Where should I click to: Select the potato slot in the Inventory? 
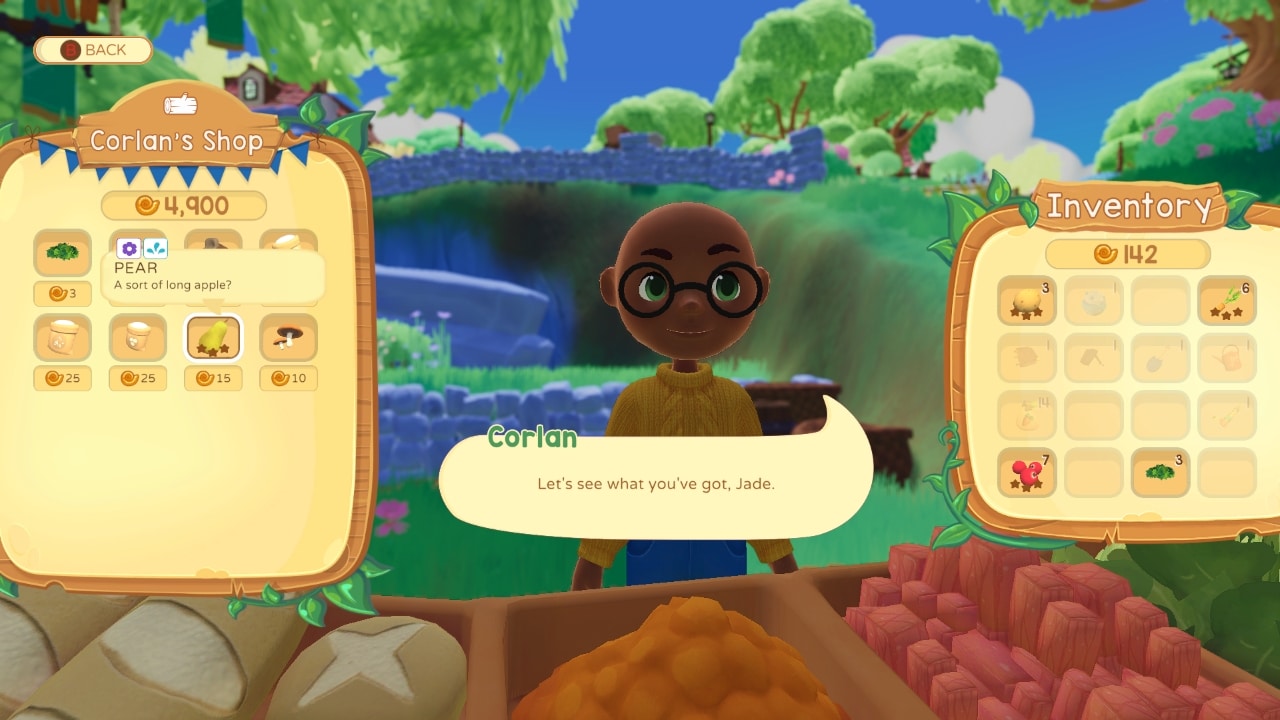pos(1026,300)
